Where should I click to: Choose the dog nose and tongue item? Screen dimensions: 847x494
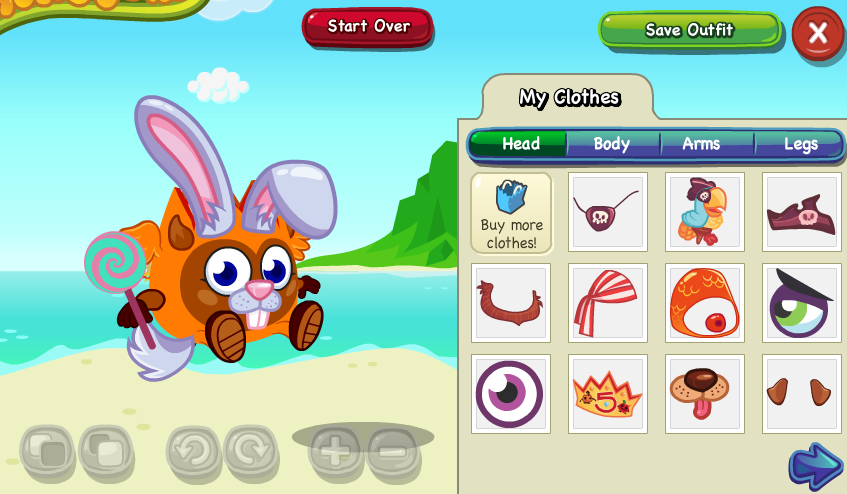(x=705, y=394)
